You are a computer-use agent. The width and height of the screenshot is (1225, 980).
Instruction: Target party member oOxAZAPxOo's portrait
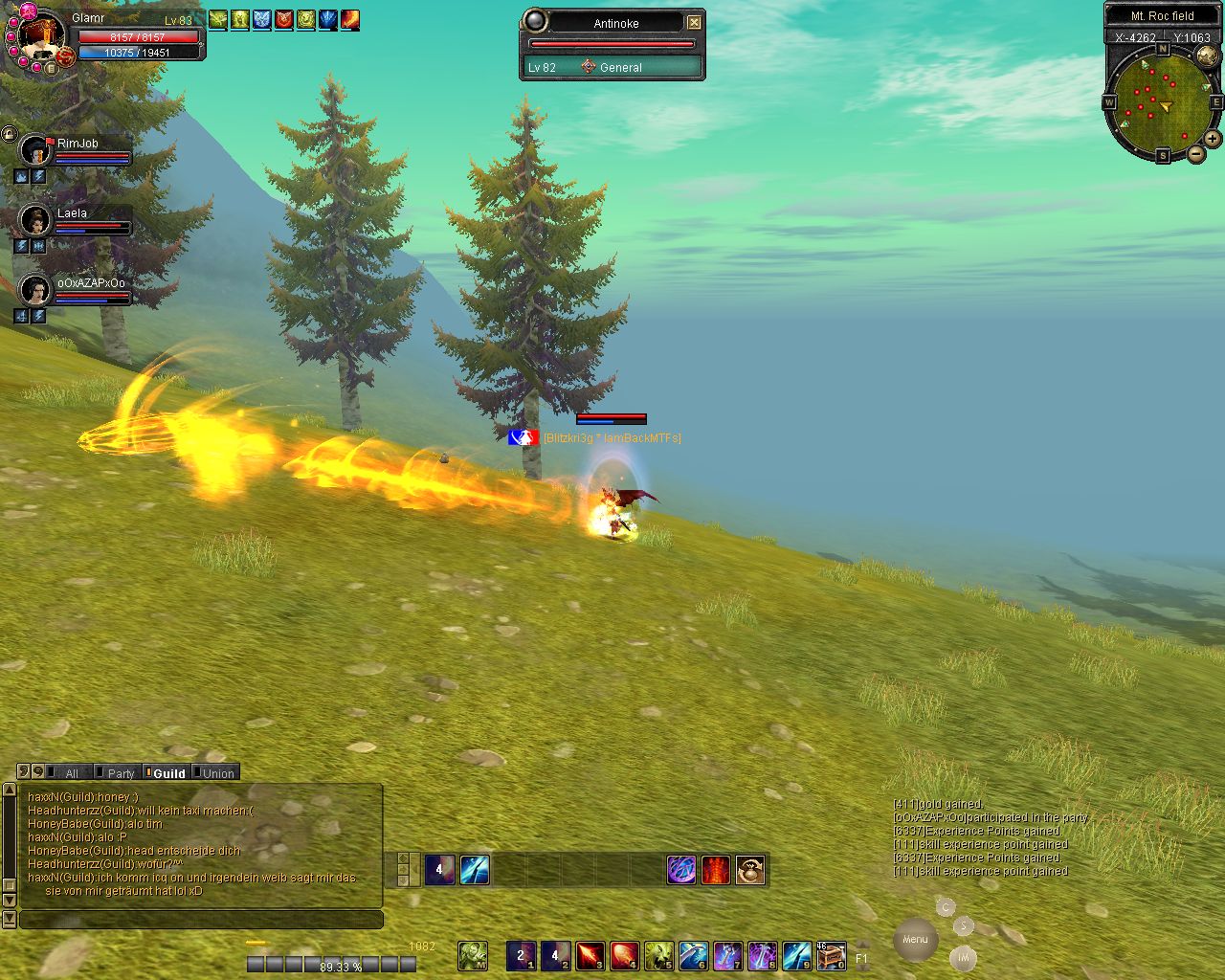(35, 290)
